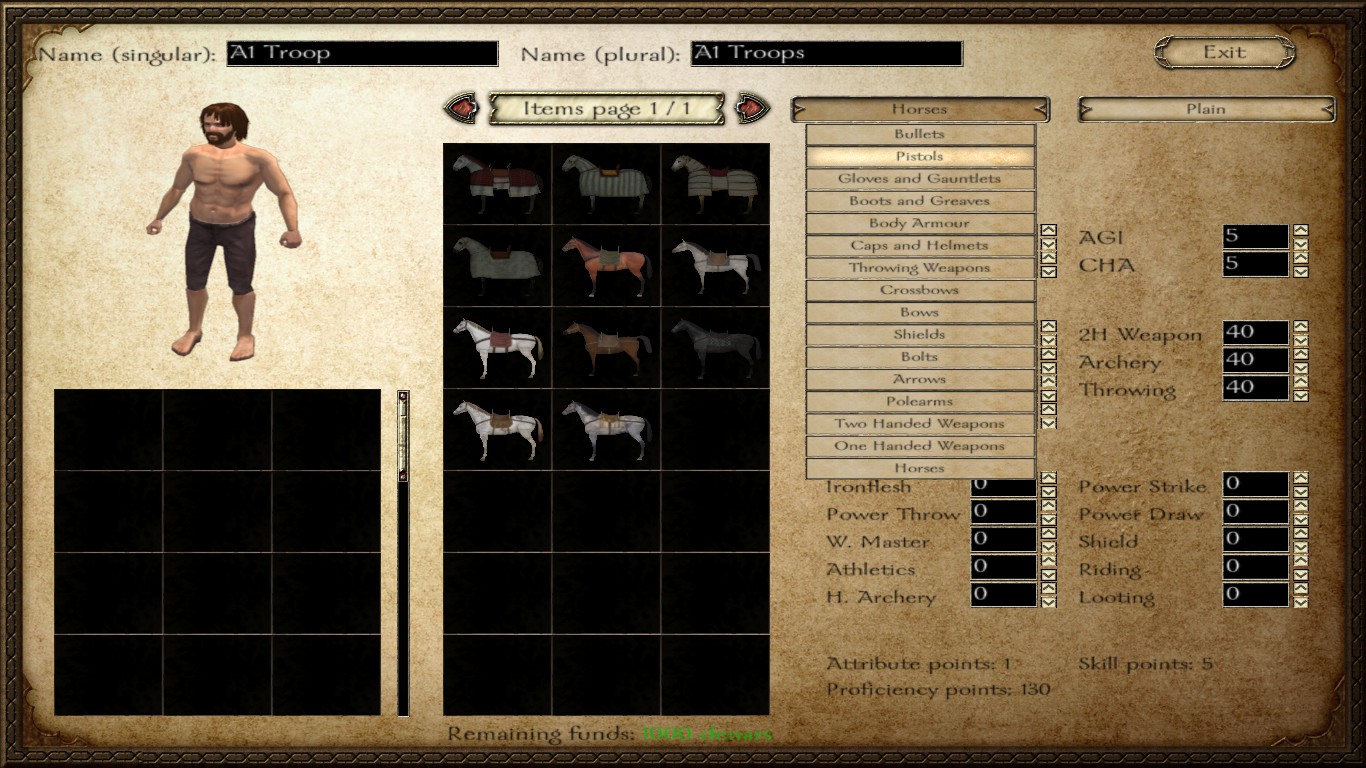This screenshot has height=768, width=1366.
Task: Switch to Two Handed Weapons items
Action: click(x=919, y=424)
